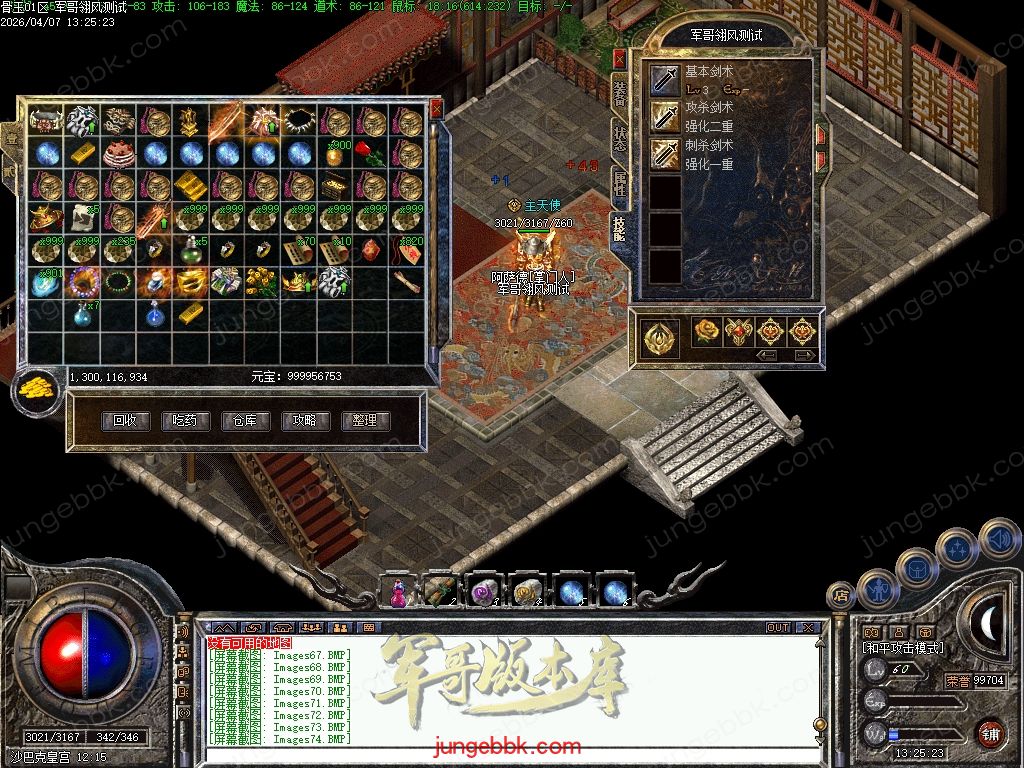Use the 吃药 potion button
Screen dimensions: 1024x768
pos(186,421)
